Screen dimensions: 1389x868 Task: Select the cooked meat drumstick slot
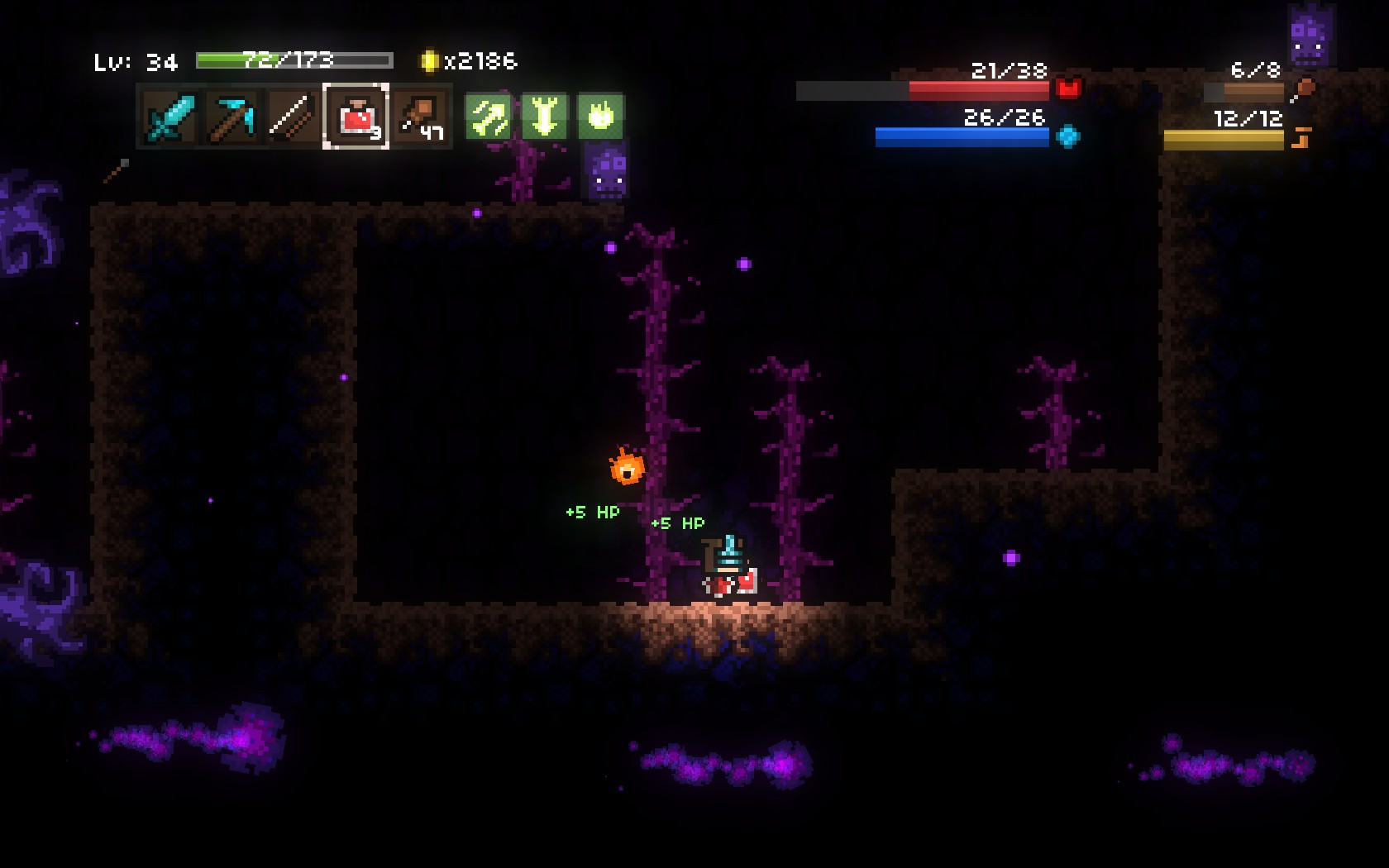coord(420,117)
